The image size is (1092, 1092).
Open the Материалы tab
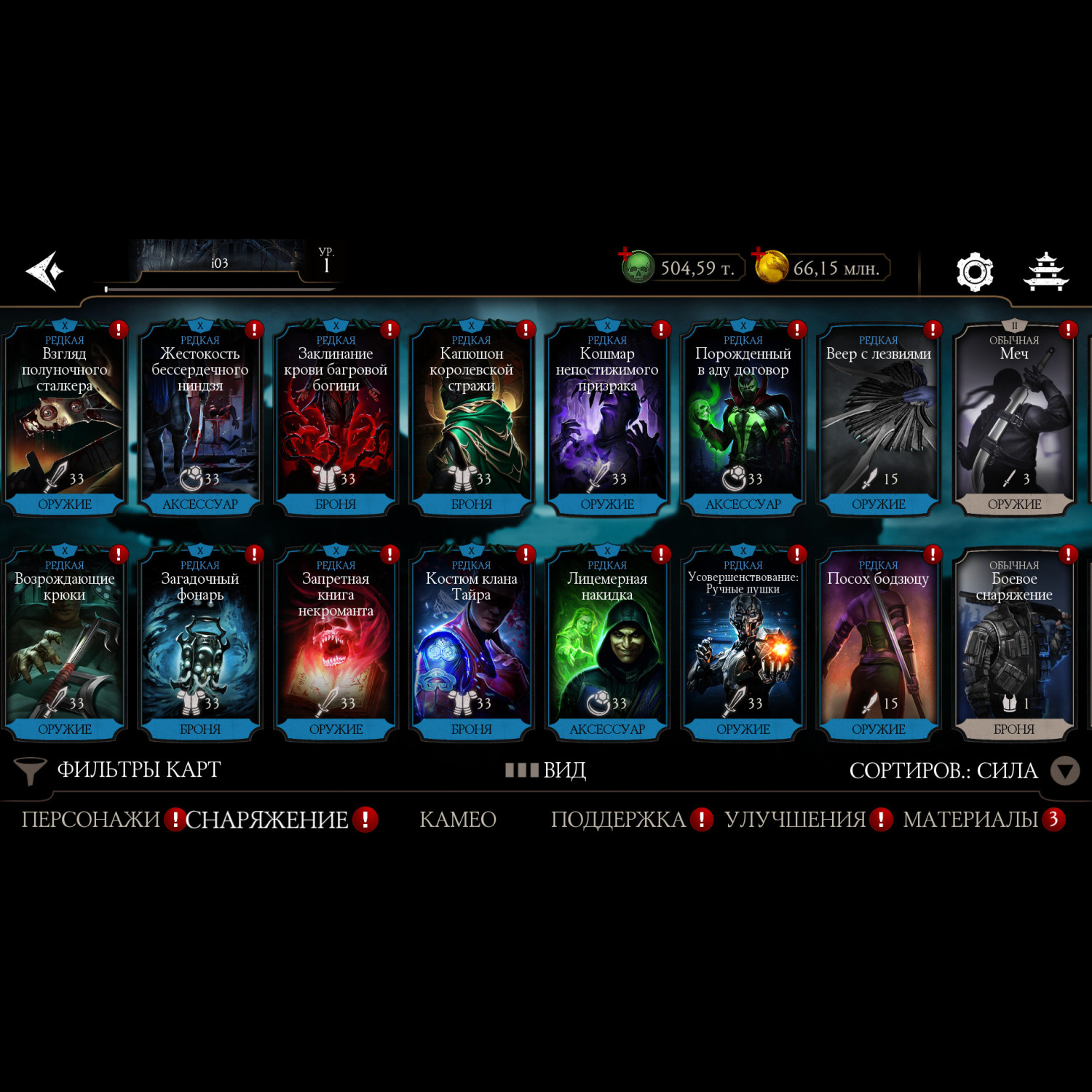(970, 820)
